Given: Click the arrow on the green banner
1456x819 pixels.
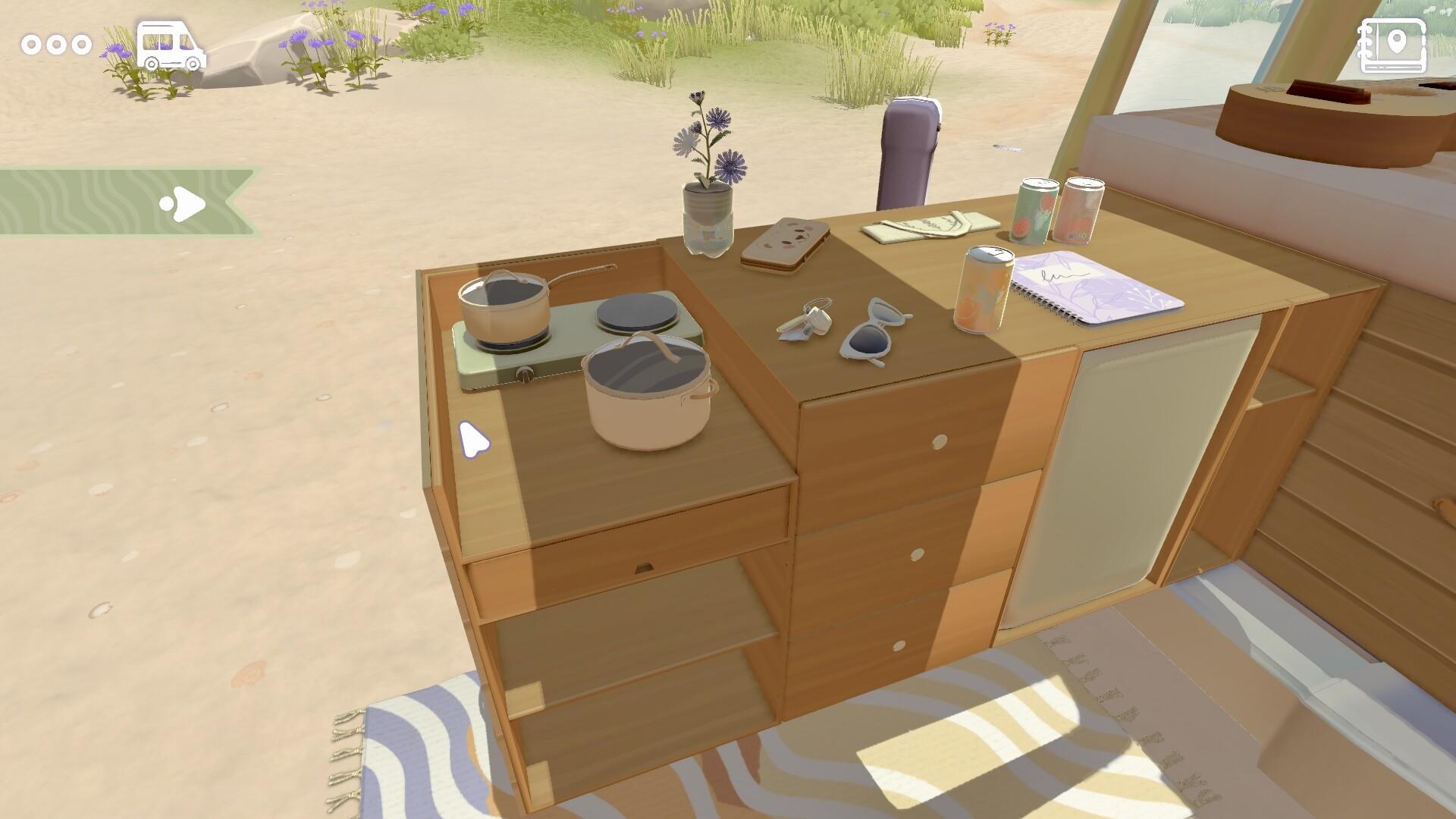Looking at the screenshot, I should click(x=184, y=202).
